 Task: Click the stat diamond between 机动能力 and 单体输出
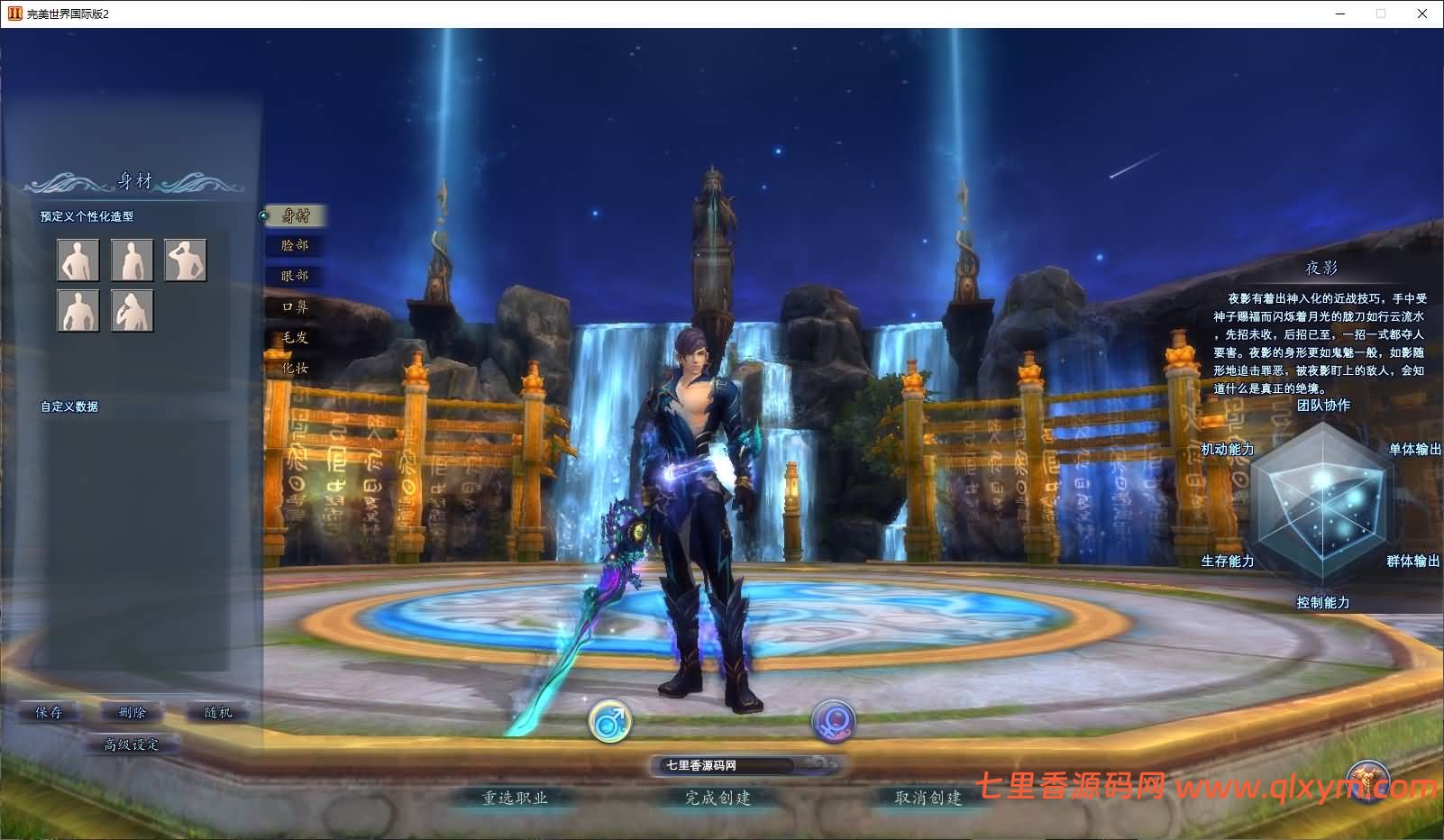coord(1322,502)
